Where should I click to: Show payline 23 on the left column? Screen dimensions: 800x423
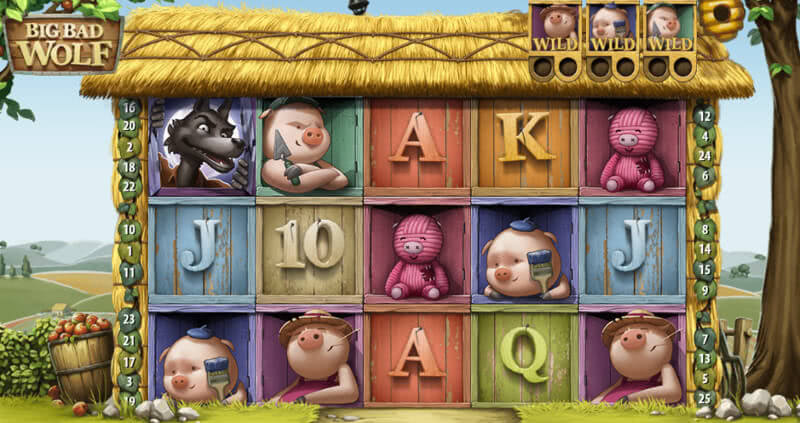click(129, 316)
